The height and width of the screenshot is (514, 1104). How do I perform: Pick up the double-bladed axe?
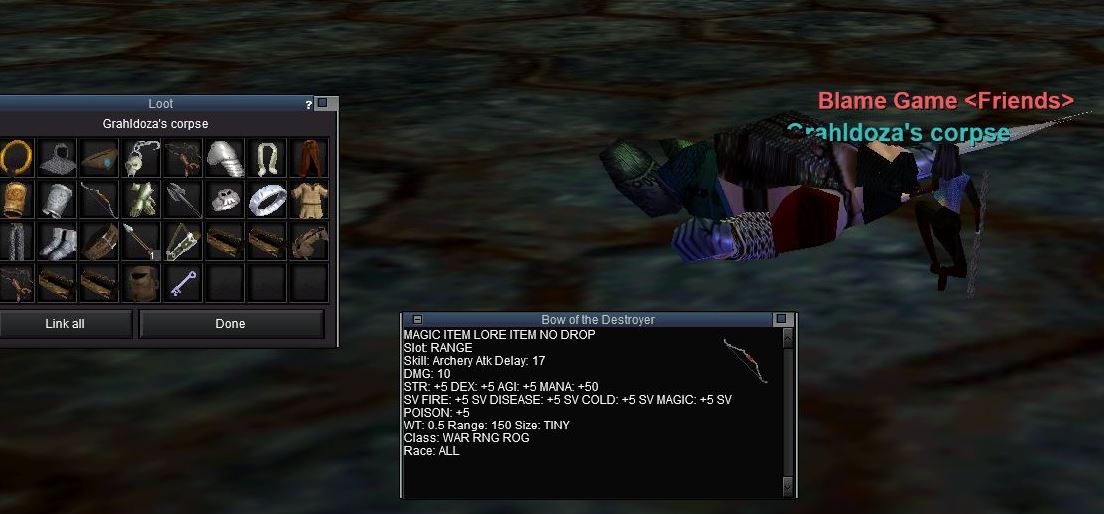(x=183, y=199)
